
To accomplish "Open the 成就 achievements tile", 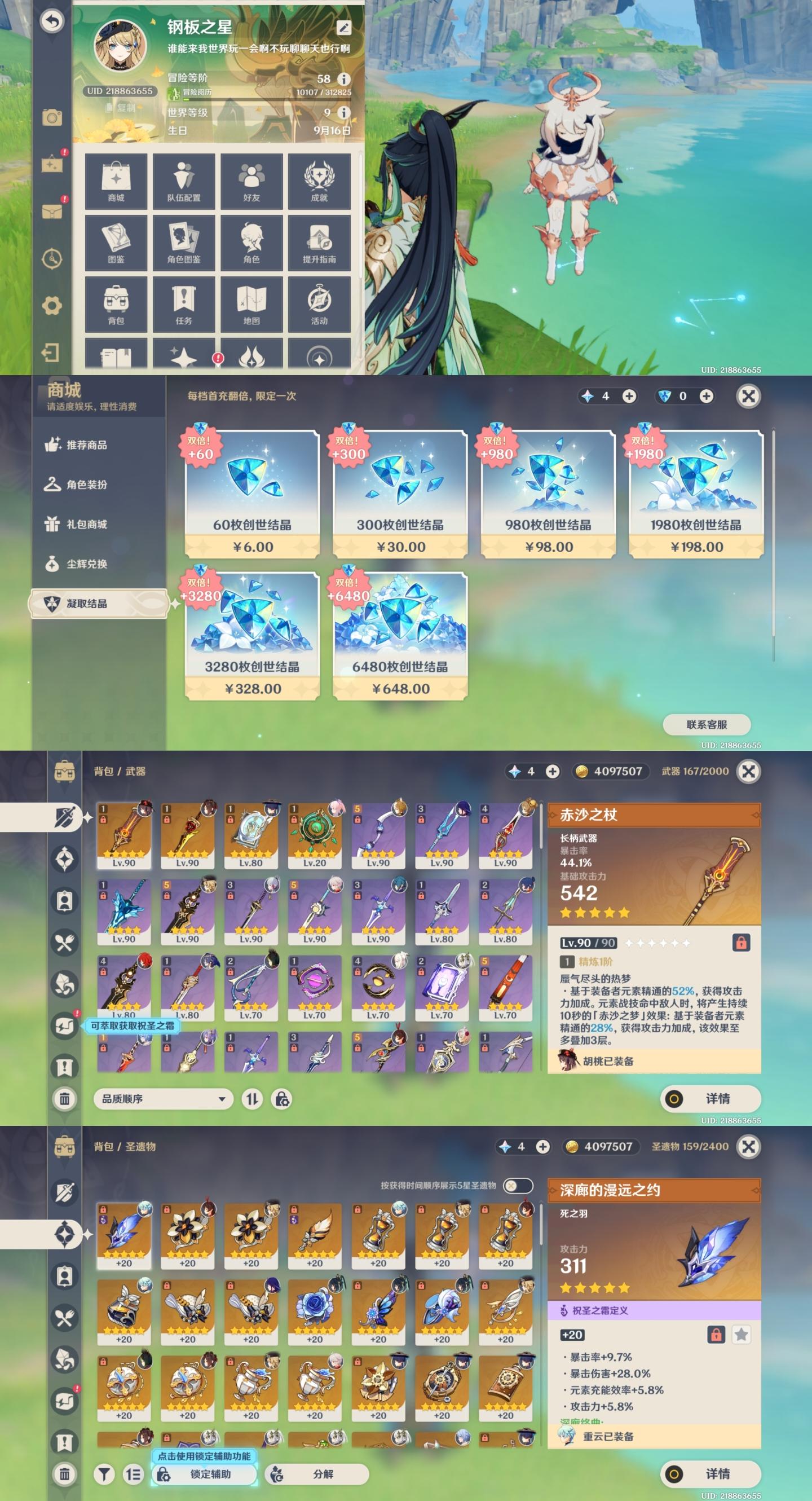I will [319, 182].
